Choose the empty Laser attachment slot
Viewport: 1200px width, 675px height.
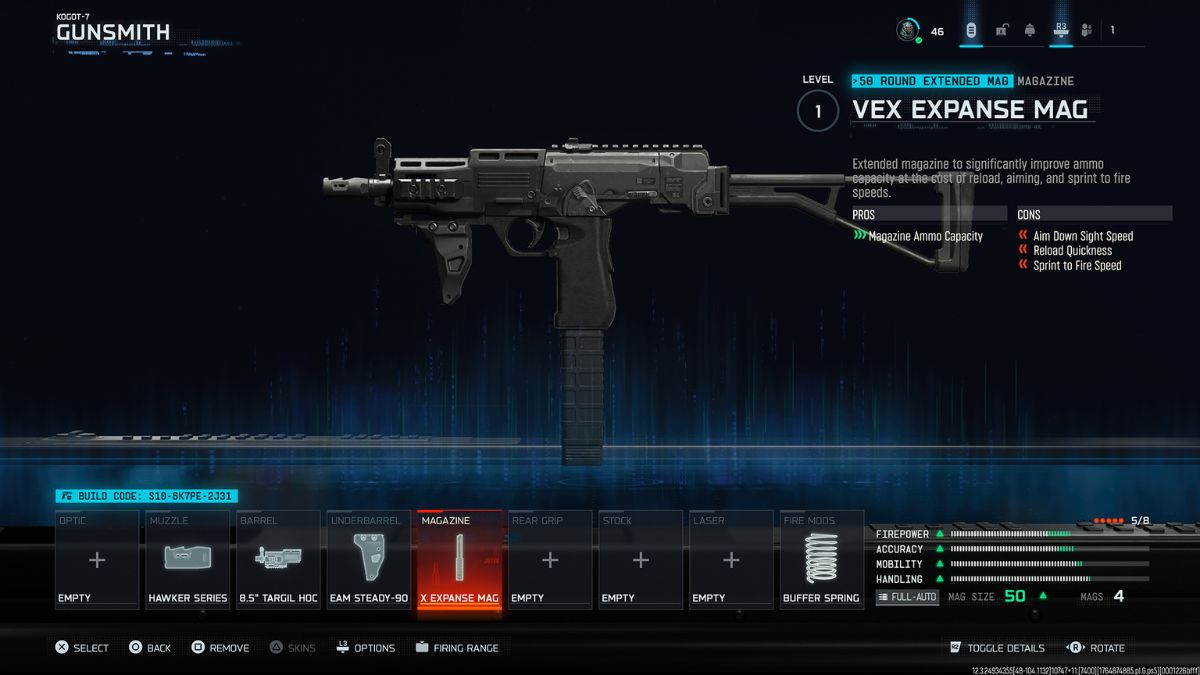click(731, 560)
